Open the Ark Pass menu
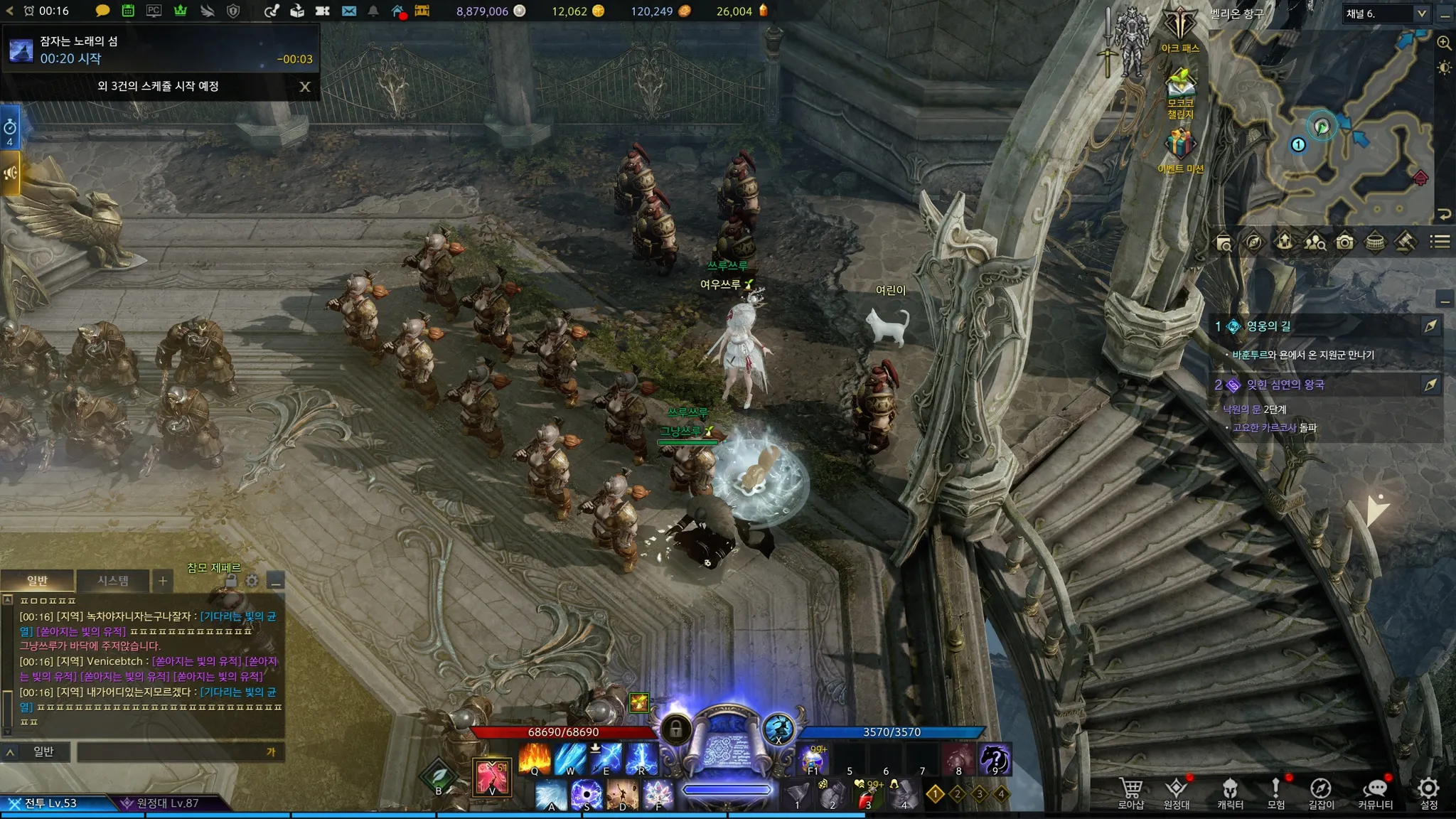The height and width of the screenshot is (819, 1456). click(1180, 28)
